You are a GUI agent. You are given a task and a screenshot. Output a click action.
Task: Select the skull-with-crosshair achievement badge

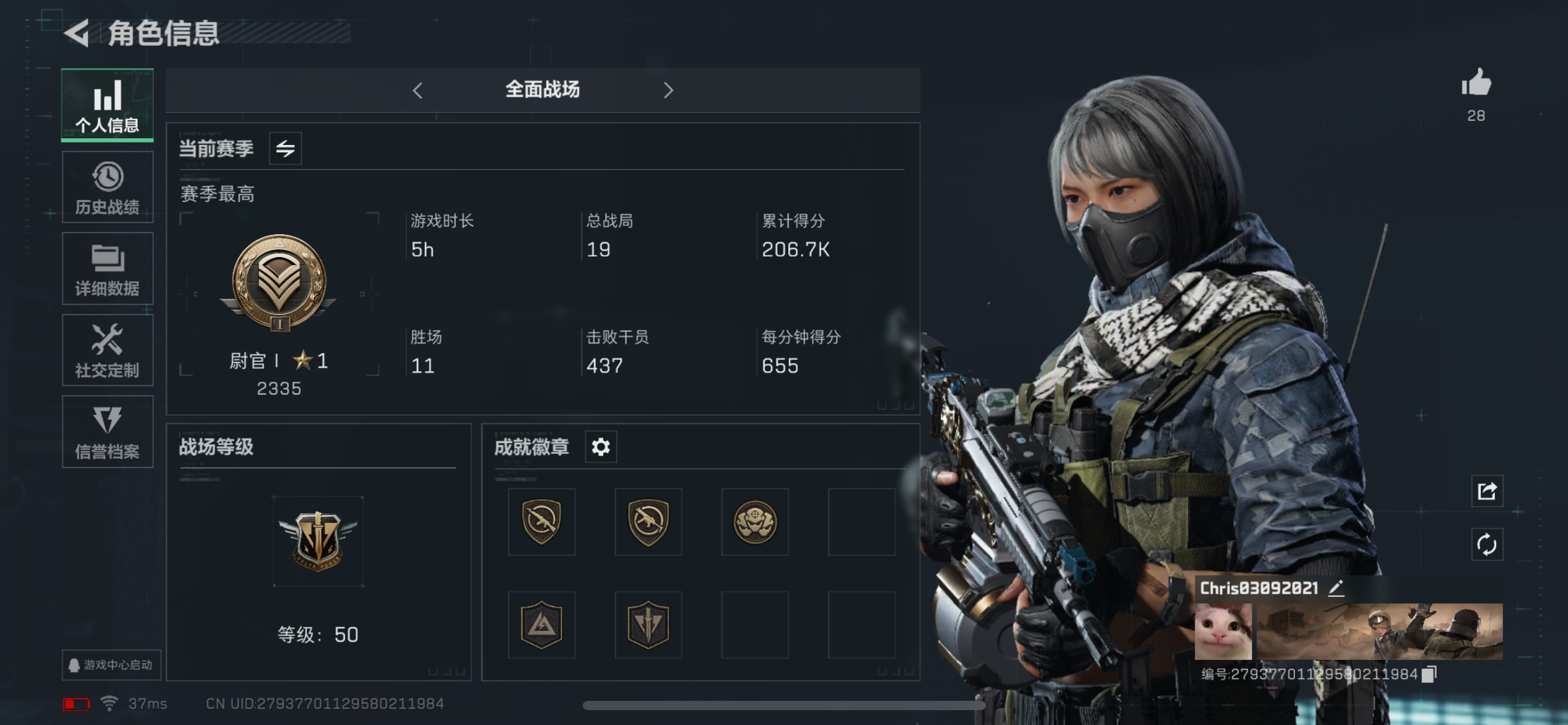[755, 522]
